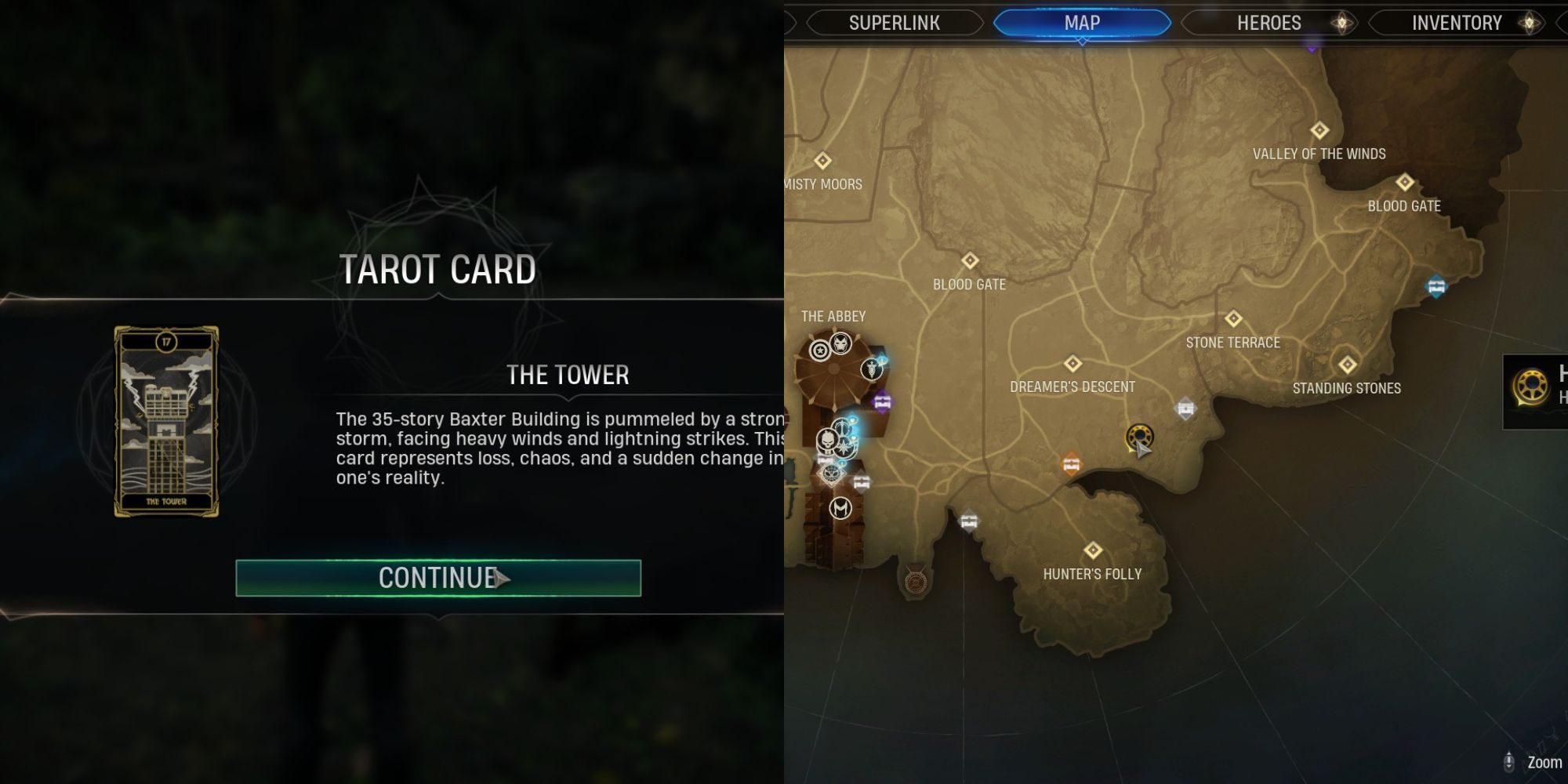This screenshot has width=1568, height=784.
Task: Select the Iron Man hero marker on the map
Action: click(840, 342)
